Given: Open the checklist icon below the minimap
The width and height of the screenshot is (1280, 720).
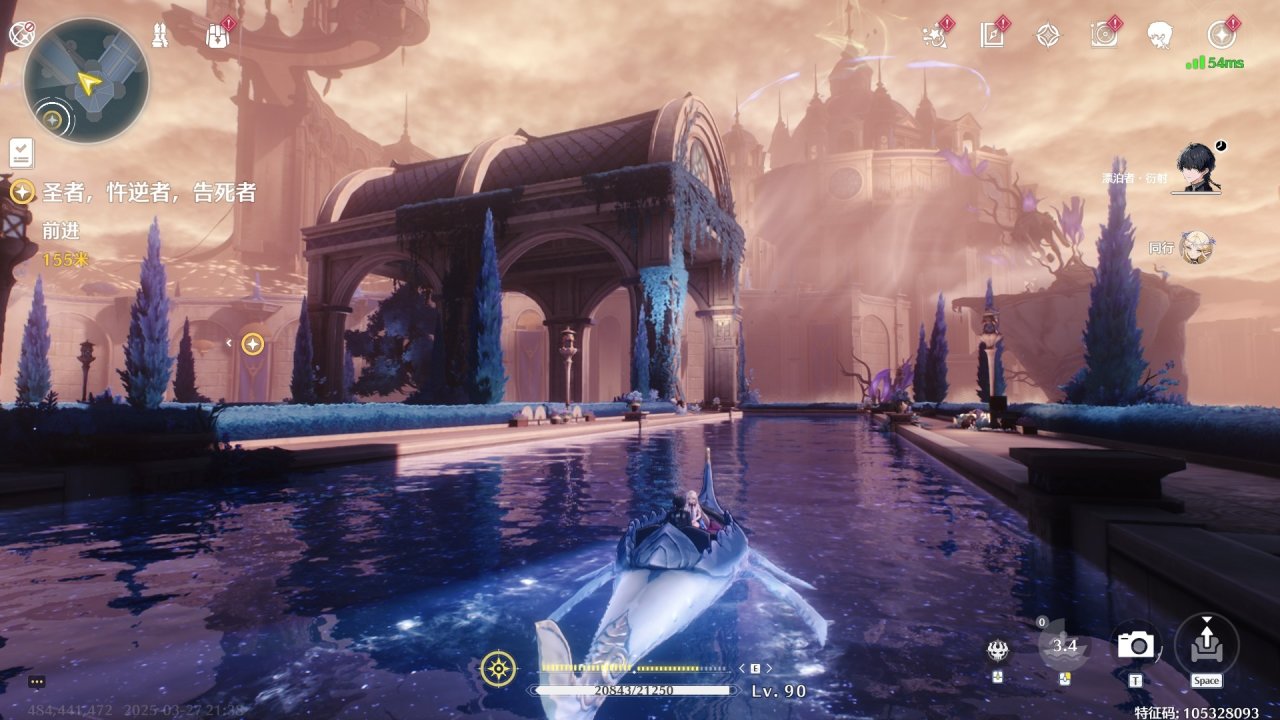Looking at the screenshot, I should tap(22, 153).
